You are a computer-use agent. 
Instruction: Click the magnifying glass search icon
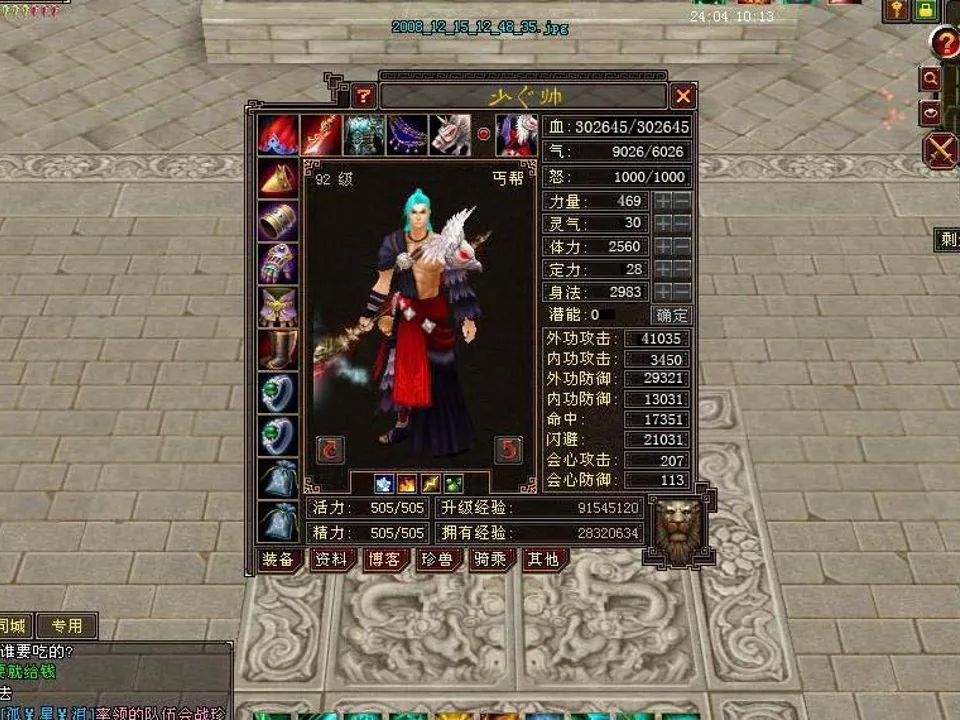coord(931,78)
